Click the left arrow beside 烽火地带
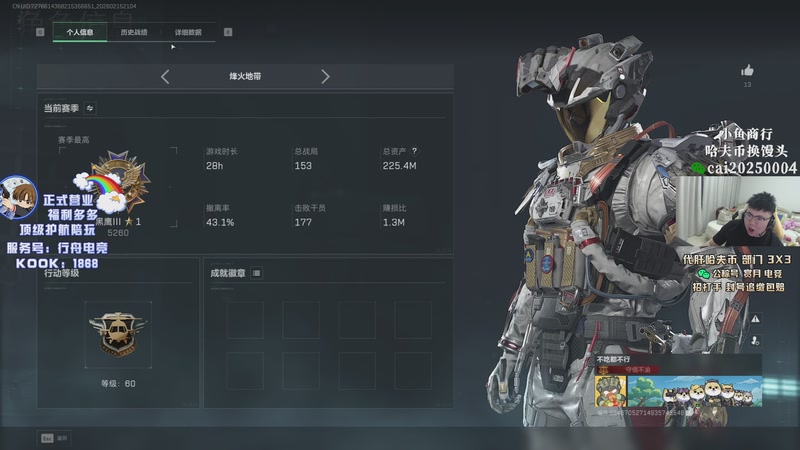Screen dimensions: 800x450 tap(165, 76)
